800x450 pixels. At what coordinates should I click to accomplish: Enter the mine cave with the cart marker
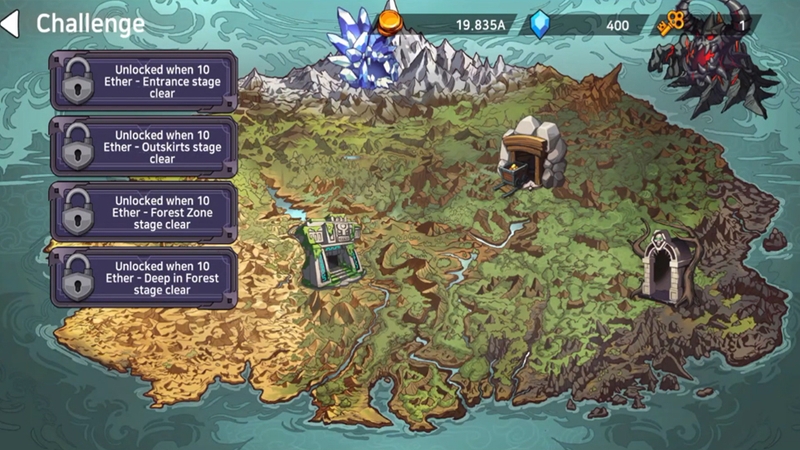coord(530,153)
